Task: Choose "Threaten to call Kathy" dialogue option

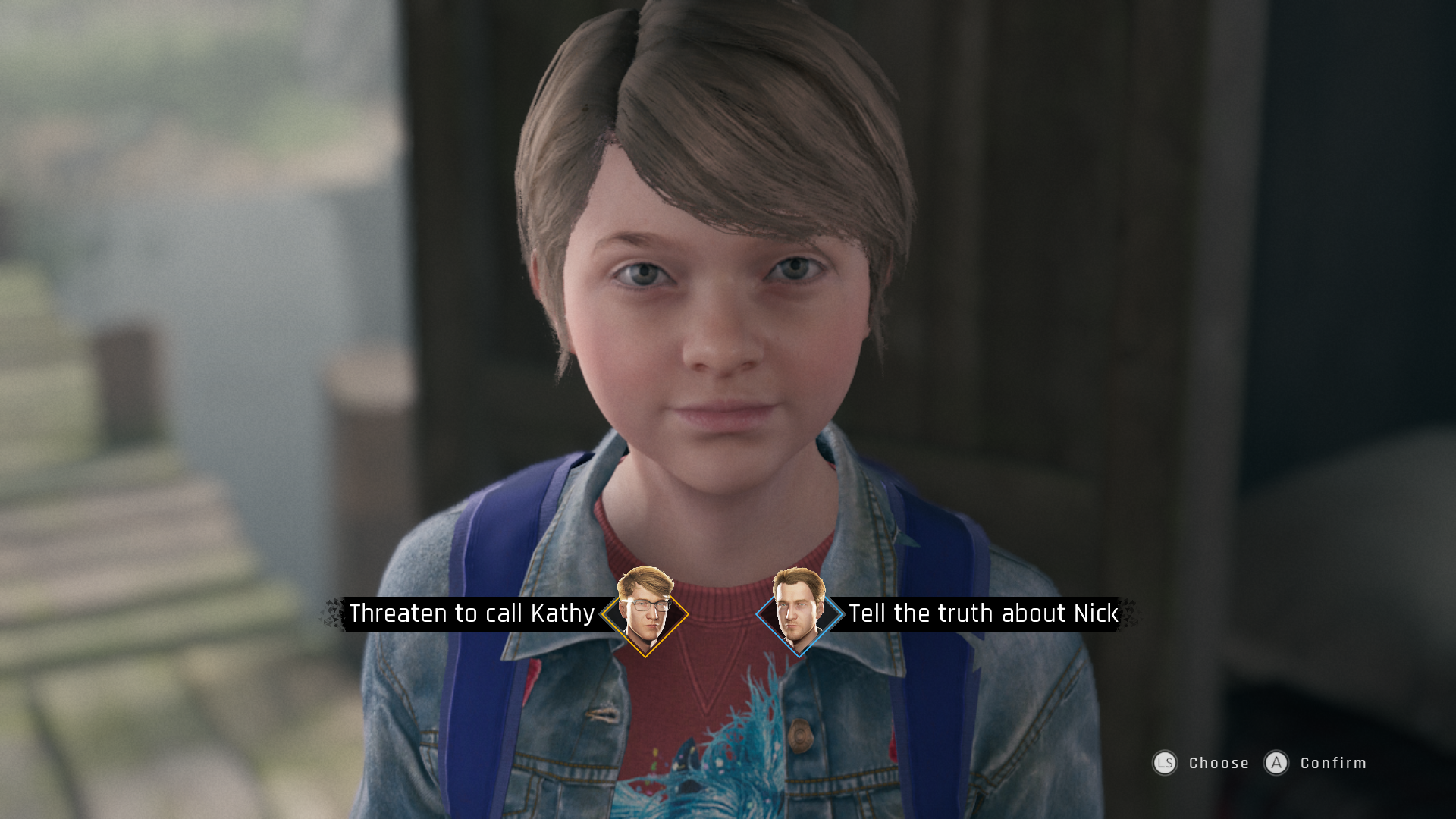Action: tap(472, 613)
